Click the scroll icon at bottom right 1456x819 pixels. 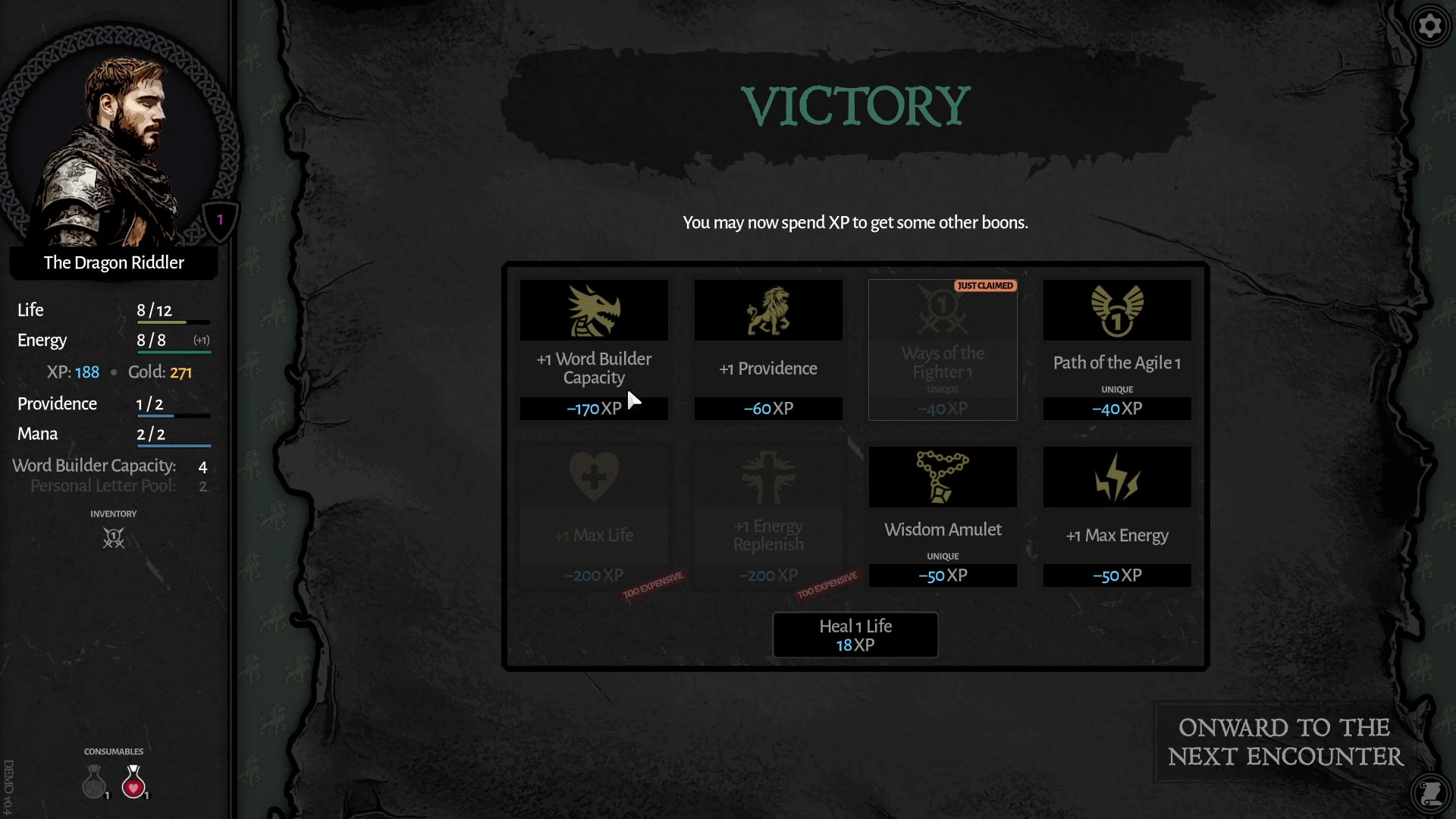(1431, 793)
